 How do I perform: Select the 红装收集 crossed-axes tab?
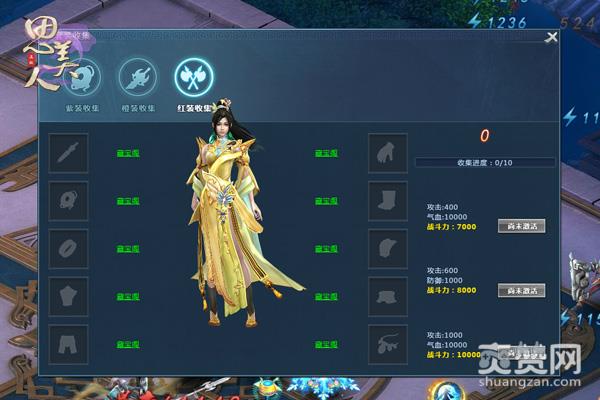tap(193, 76)
